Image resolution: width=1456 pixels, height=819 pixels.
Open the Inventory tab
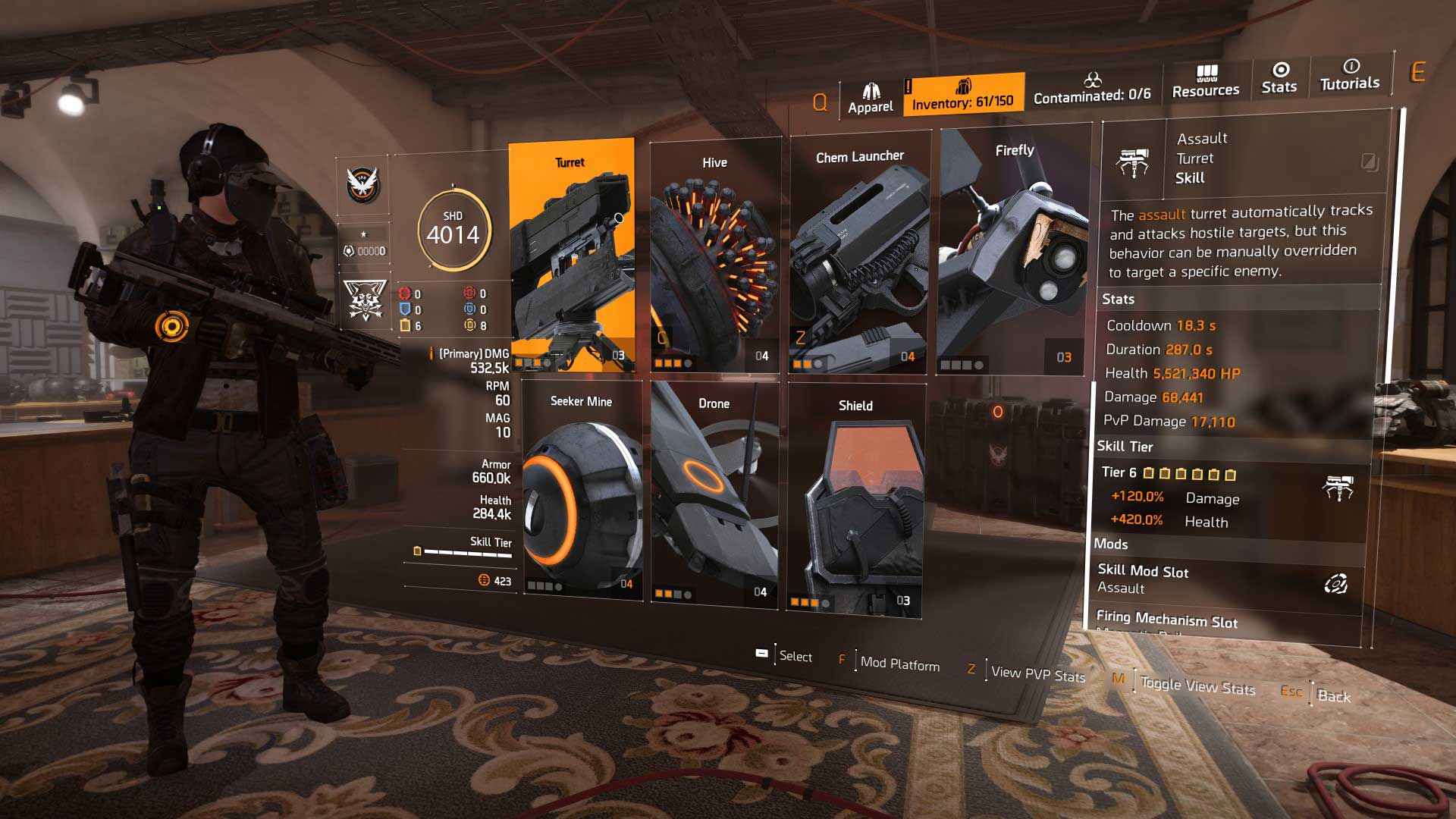click(962, 95)
